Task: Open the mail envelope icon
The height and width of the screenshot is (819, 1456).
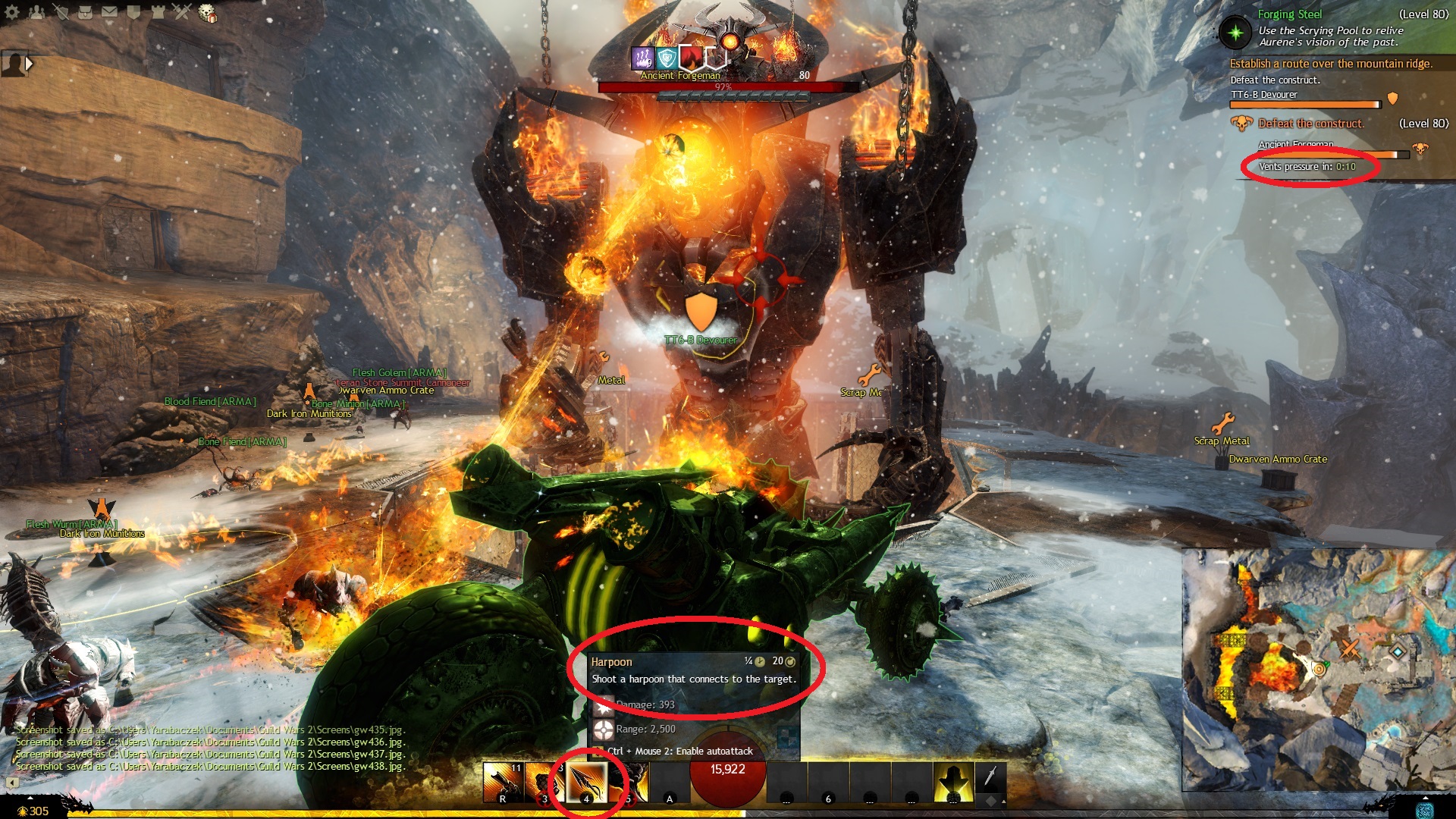Action: pos(110,12)
